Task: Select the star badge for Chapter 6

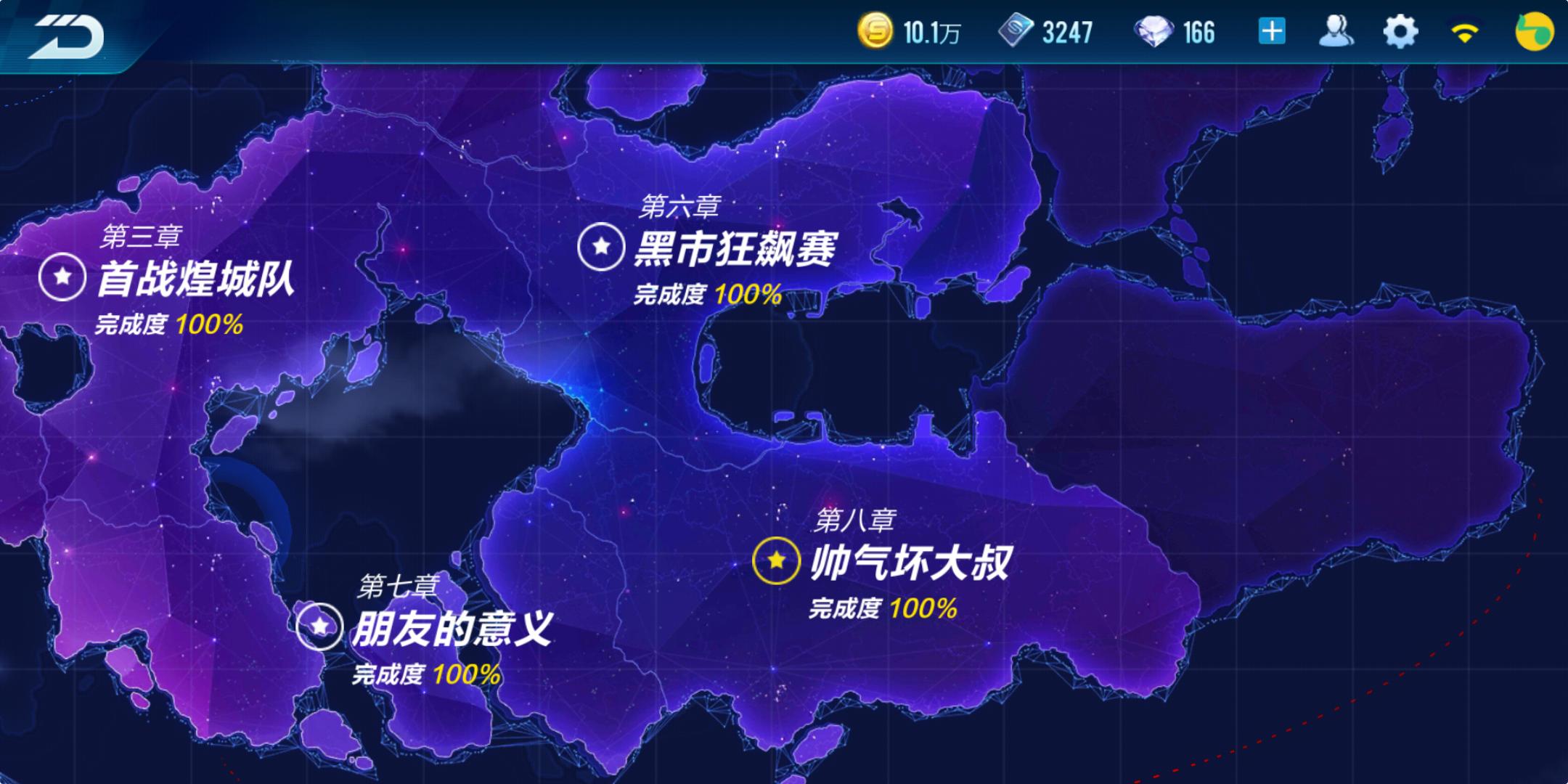Action: (600, 248)
